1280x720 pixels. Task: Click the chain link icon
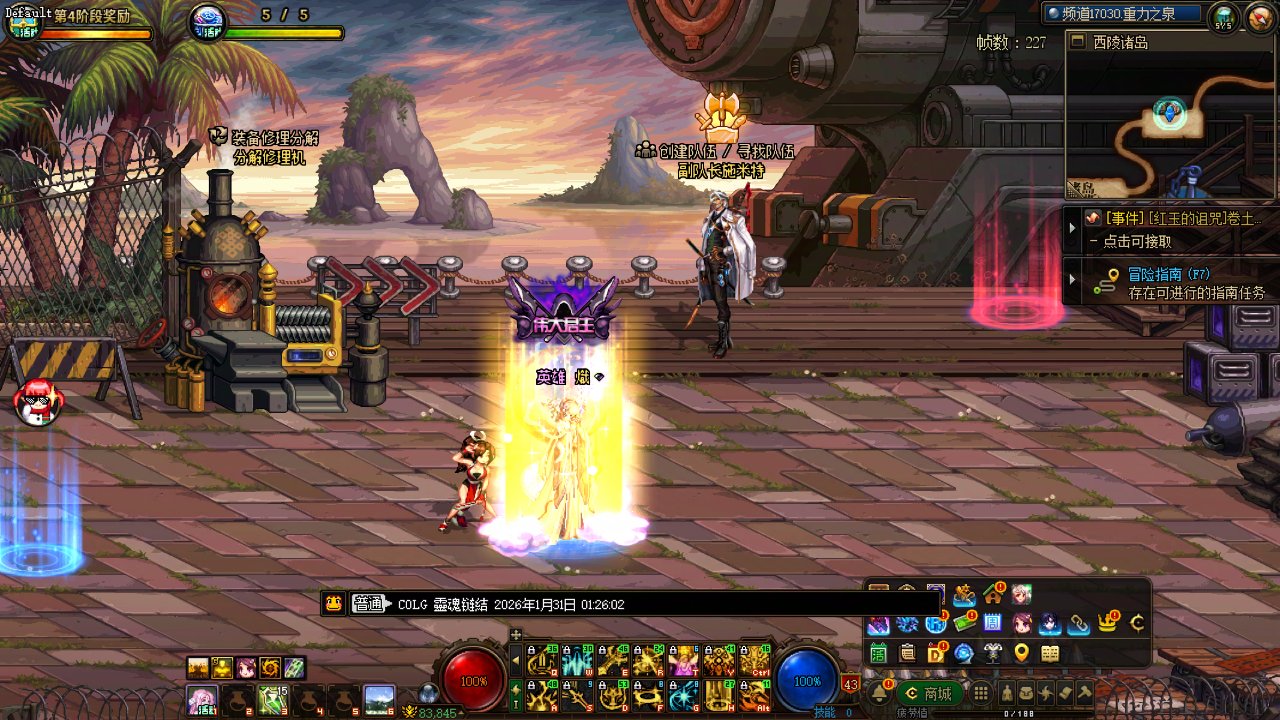tap(1079, 624)
